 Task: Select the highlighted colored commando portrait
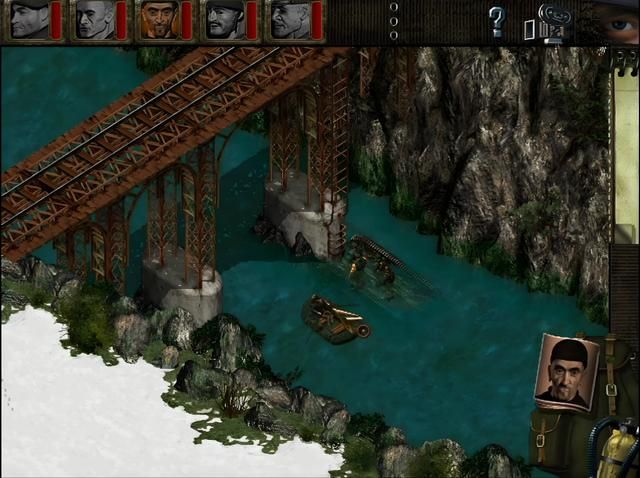(x=158, y=20)
